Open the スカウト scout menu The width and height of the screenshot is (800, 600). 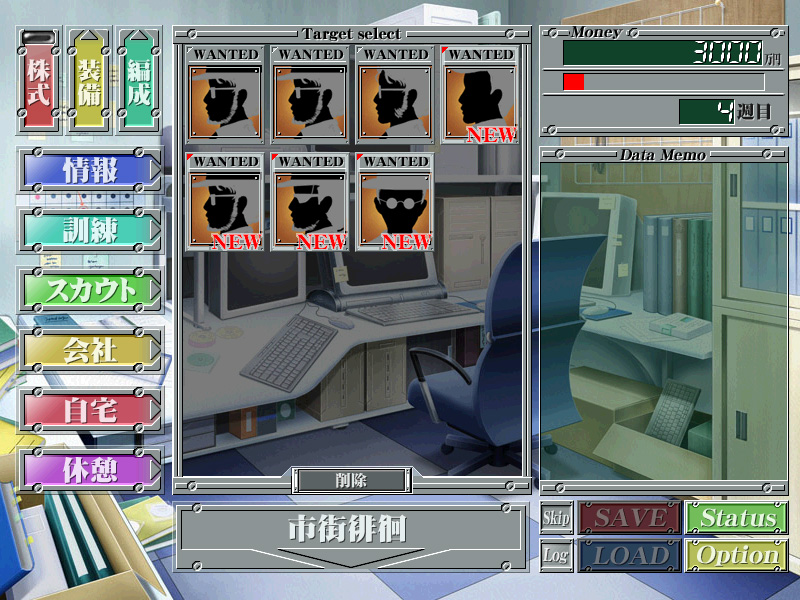tap(89, 290)
